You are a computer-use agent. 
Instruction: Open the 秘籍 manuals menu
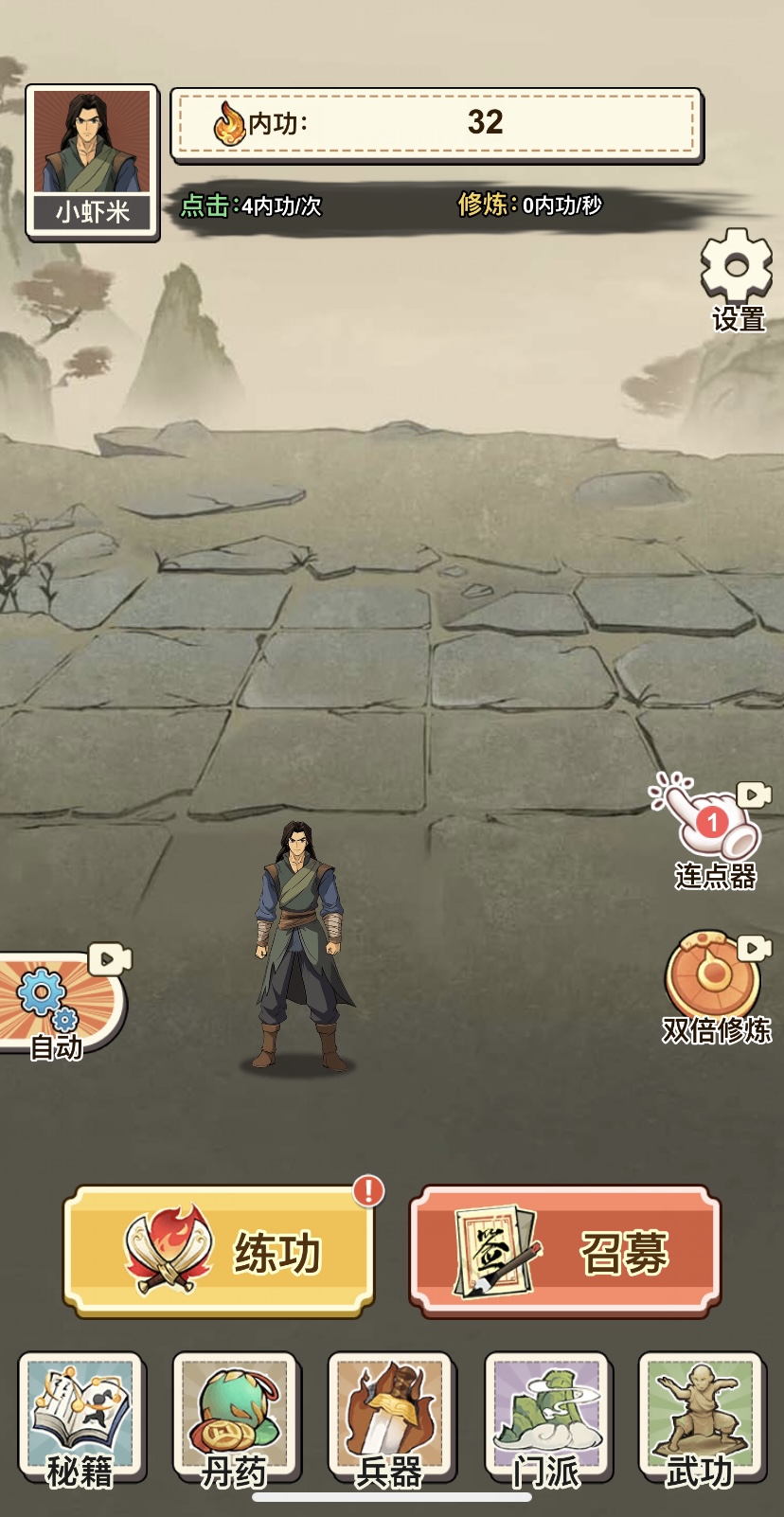(80, 1417)
